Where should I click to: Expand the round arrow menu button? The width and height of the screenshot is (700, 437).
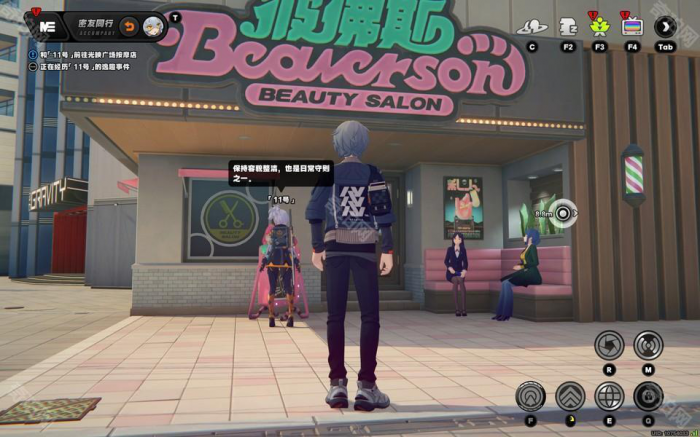pos(665,27)
